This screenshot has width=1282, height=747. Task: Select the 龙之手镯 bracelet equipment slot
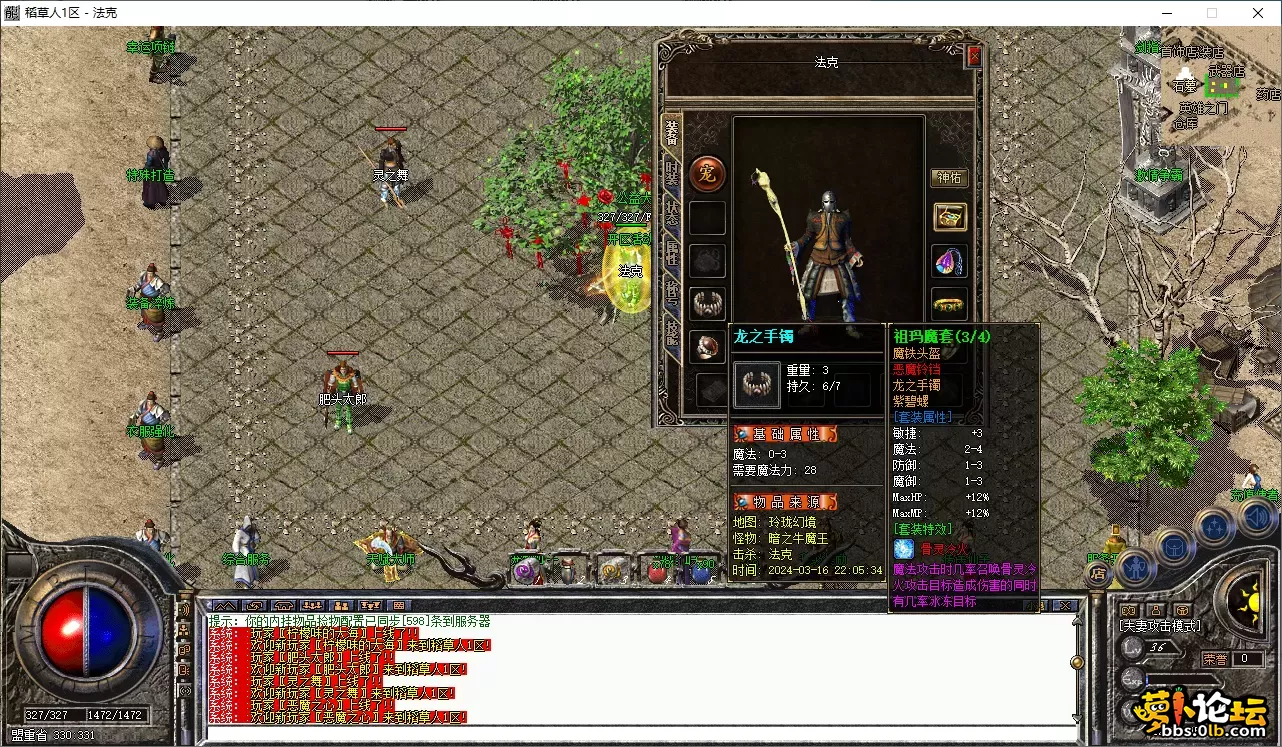coord(708,303)
